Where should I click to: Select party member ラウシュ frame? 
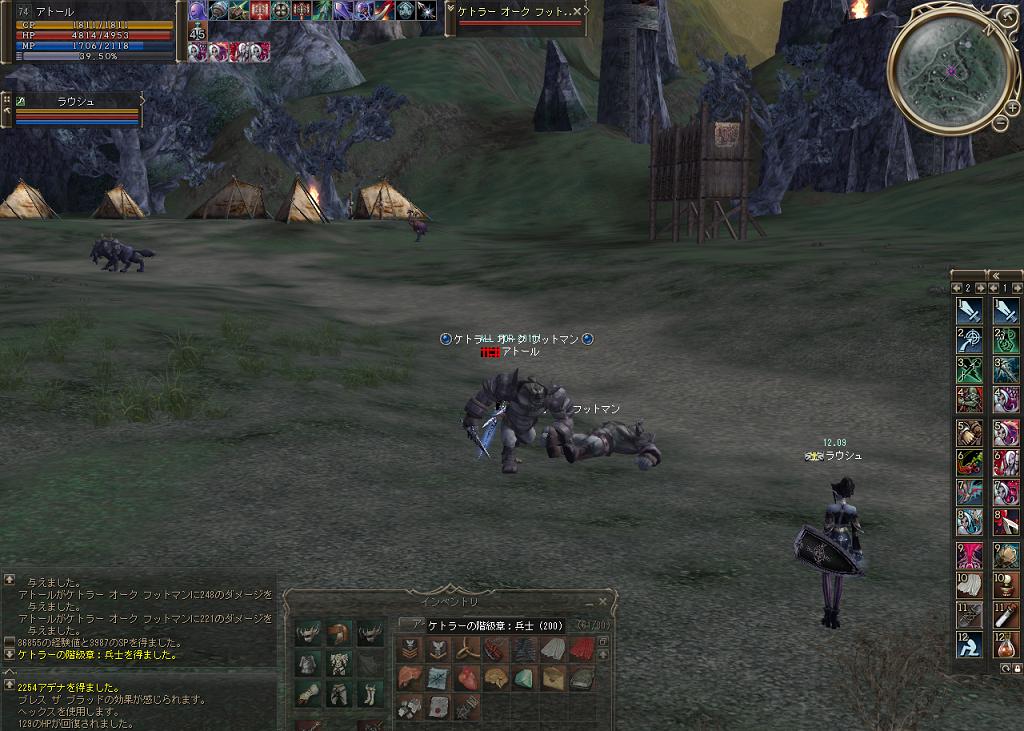pos(75,110)
